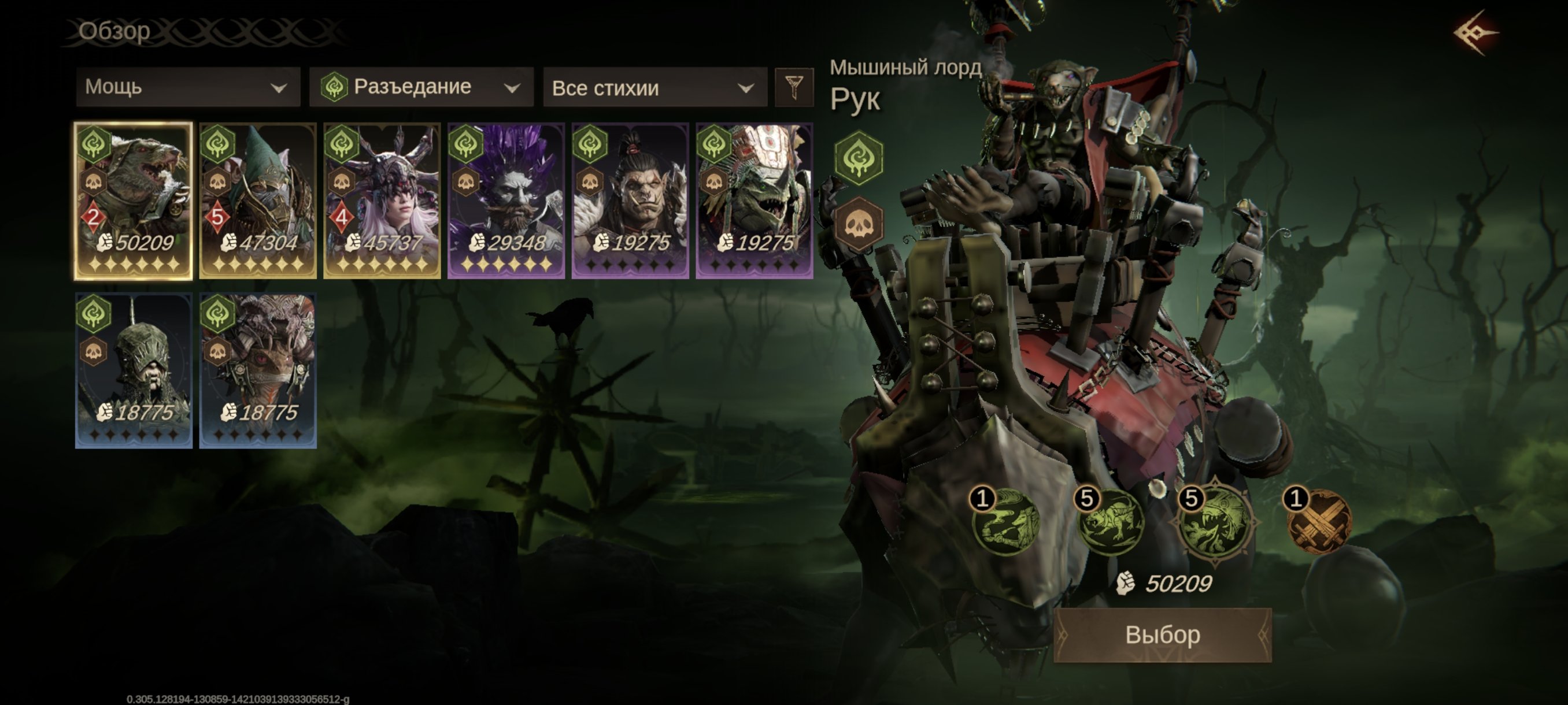Open the Разъедание faction filter dropdown

click(421, 88)
